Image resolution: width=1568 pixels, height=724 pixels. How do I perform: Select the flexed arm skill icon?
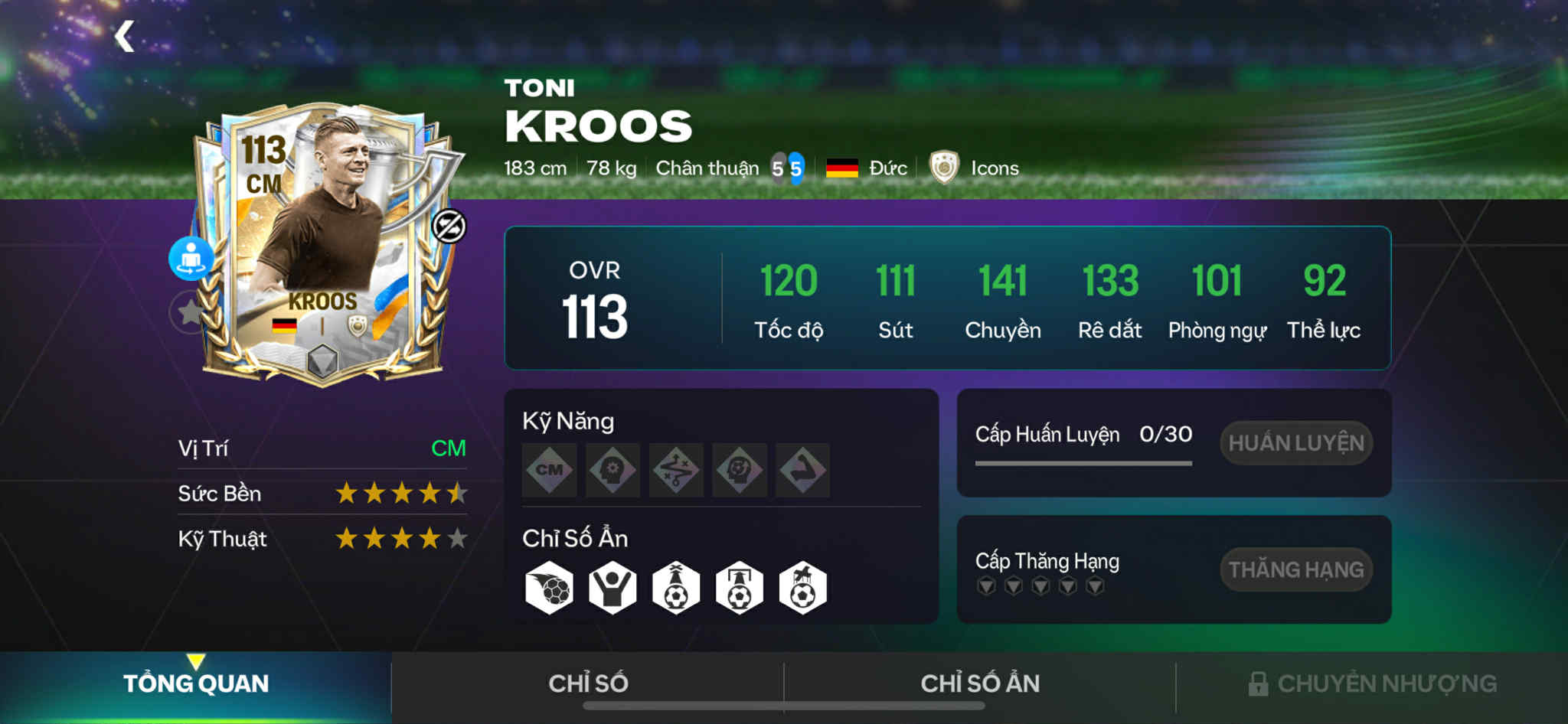(802, 470)
